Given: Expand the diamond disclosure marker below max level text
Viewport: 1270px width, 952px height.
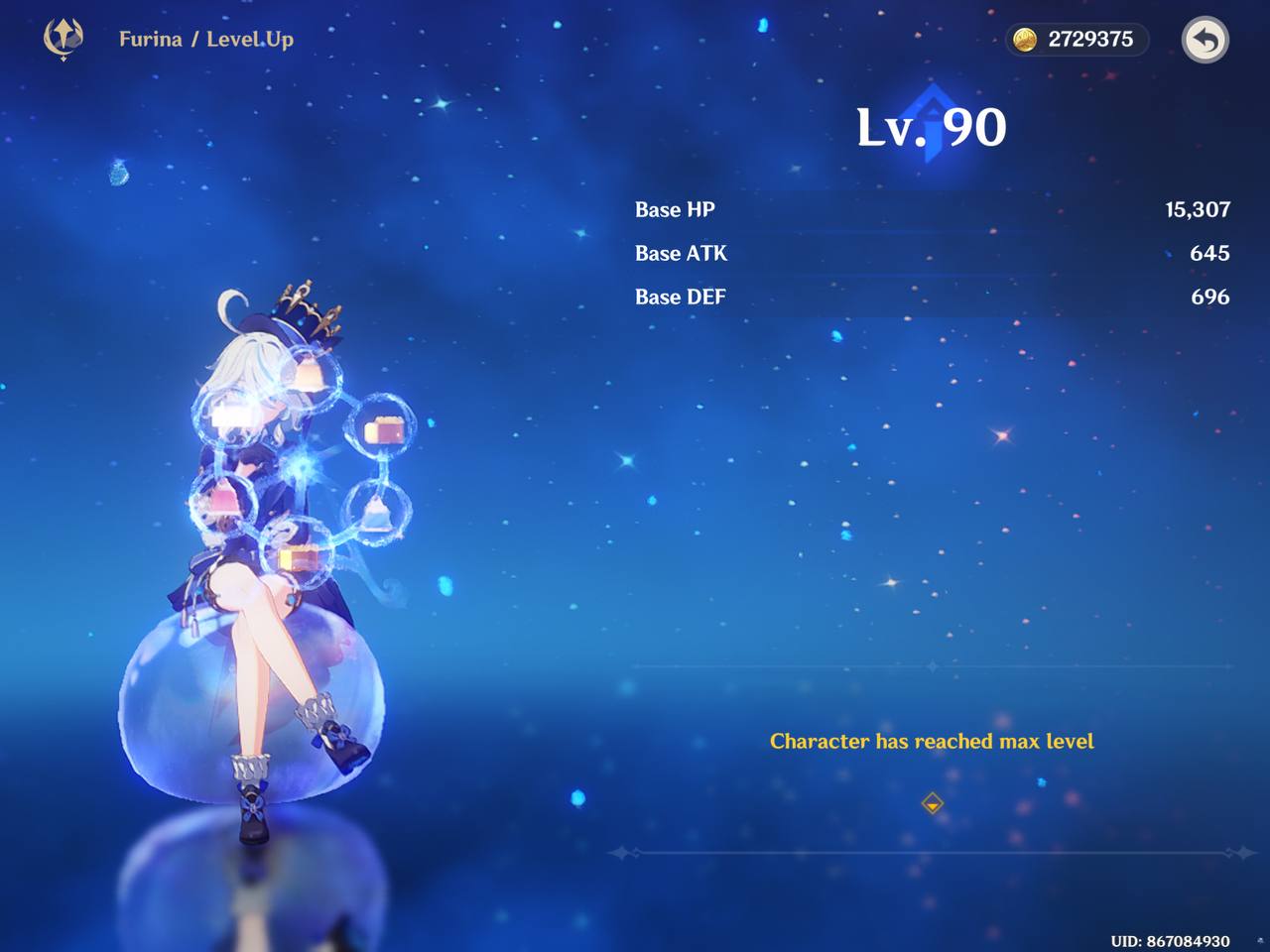Looking at the screenshot, I should pyautogui.click(x=932, y=804).
